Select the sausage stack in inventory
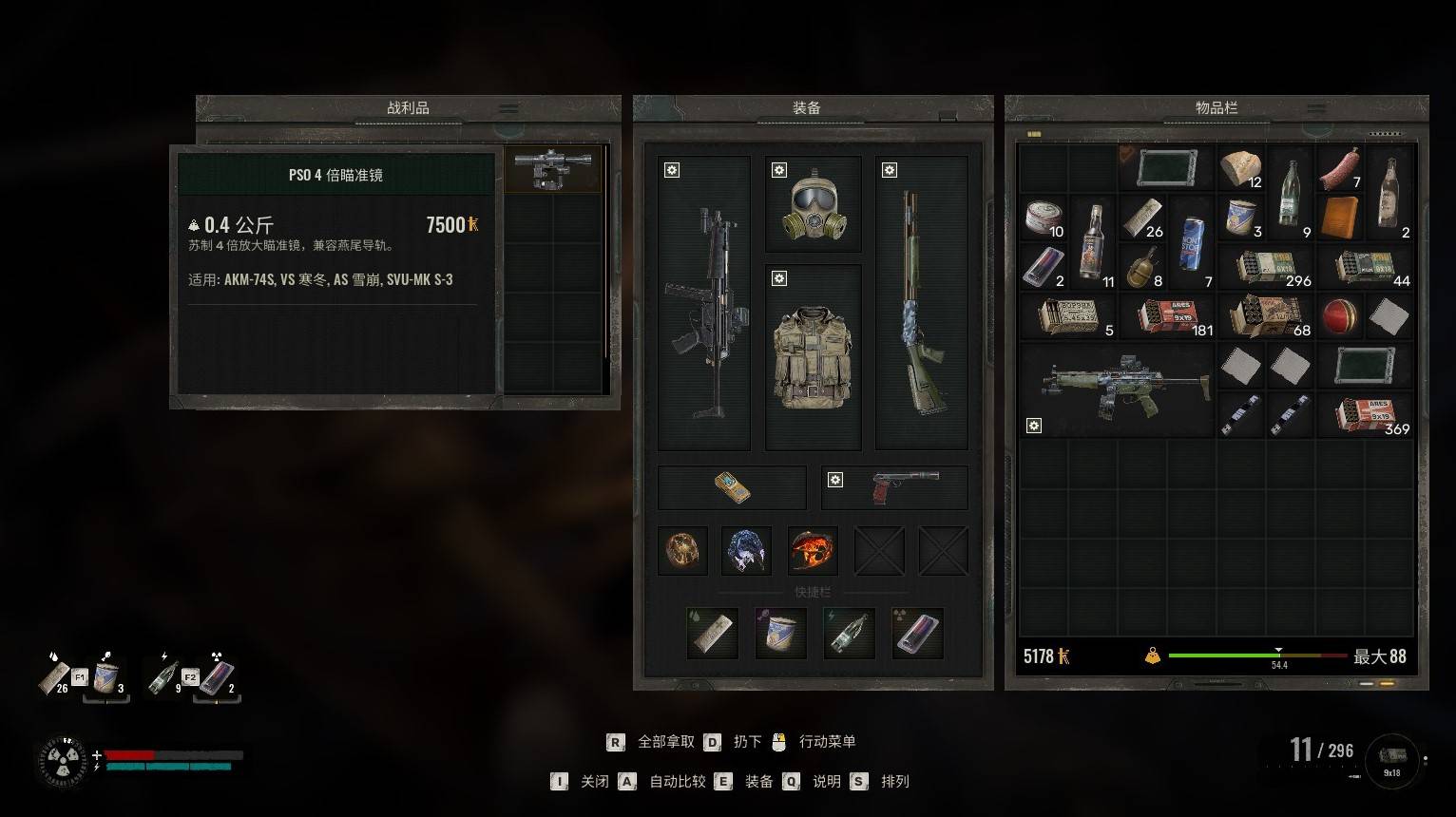1456x817 pixels. click(x=1340, y=169)
